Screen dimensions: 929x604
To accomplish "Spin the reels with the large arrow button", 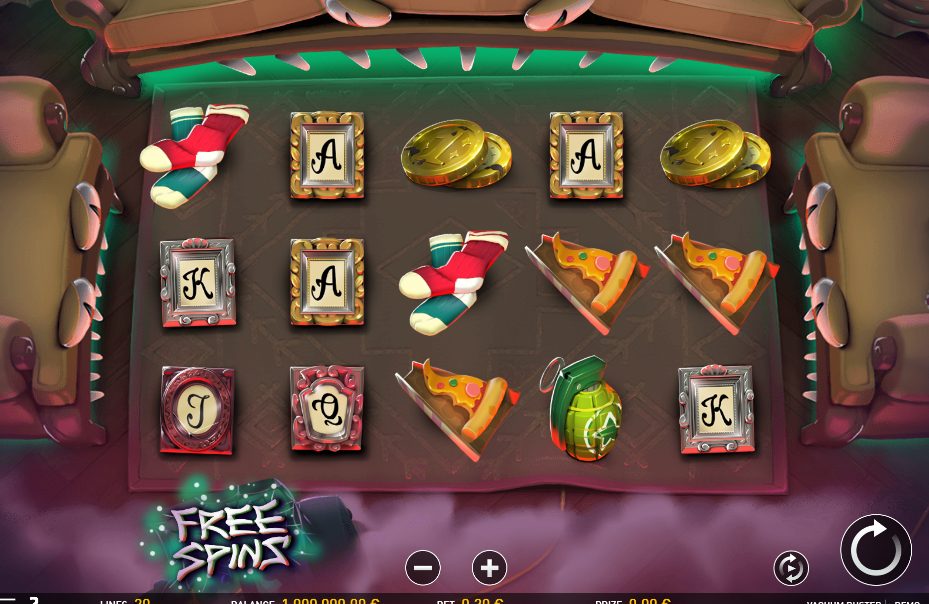I will (x=876, y=549).
